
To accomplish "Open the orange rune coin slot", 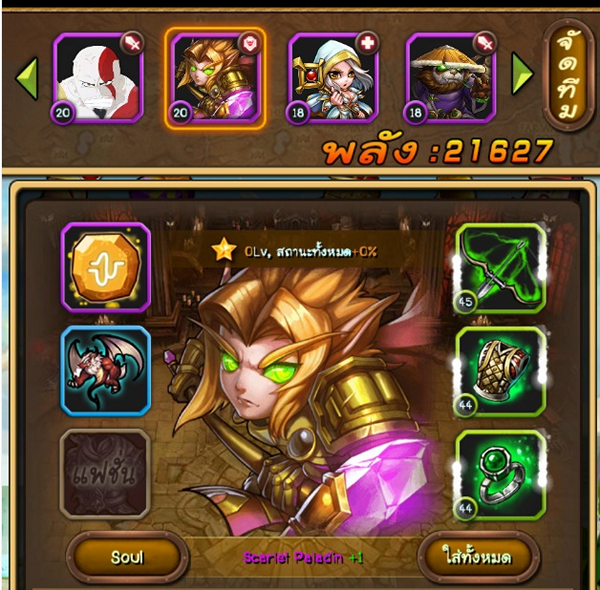I will [106, 268].
